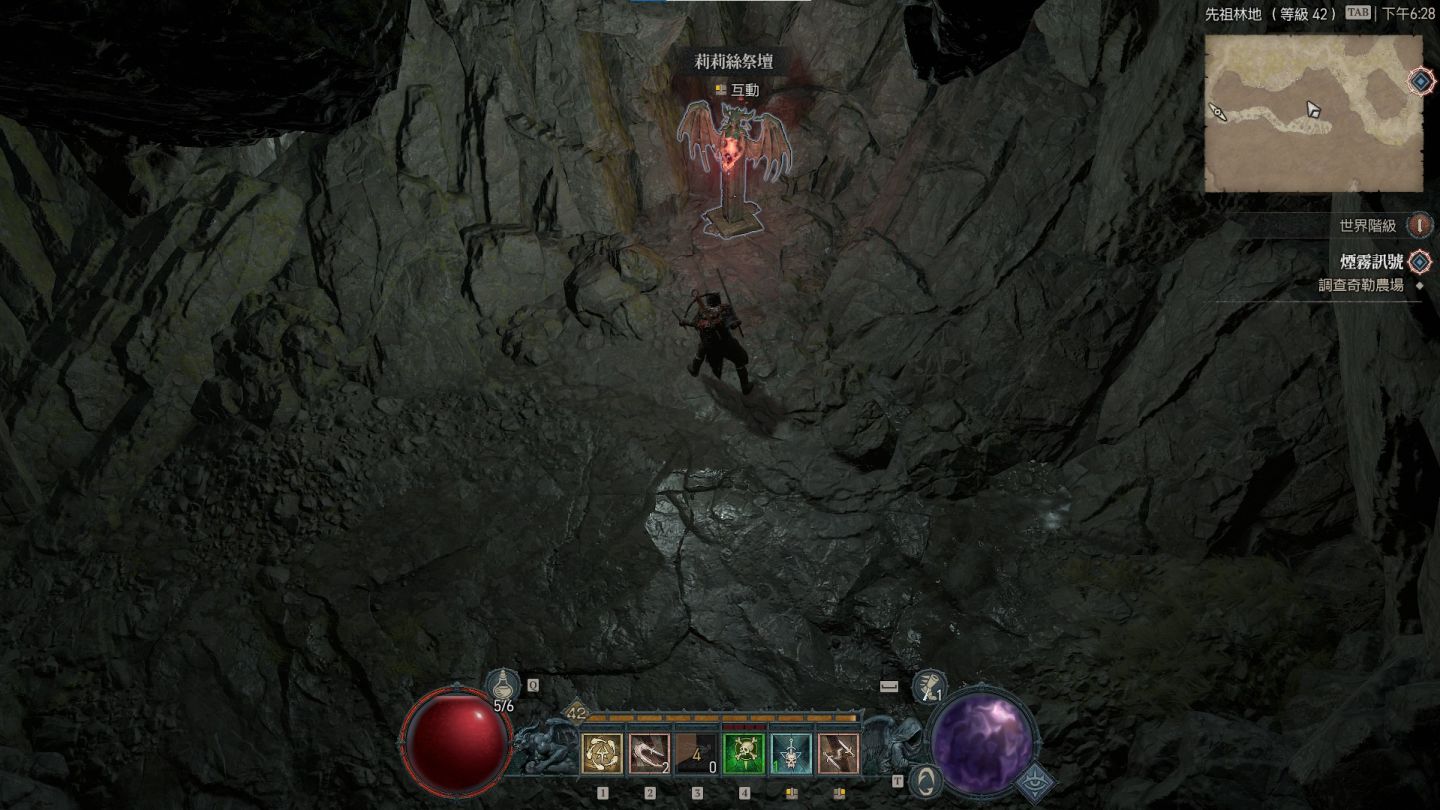The width and height of the screenshot is (1440, 810).
Task: Activate the green skull poison skill
Action: tap(744, 753)
